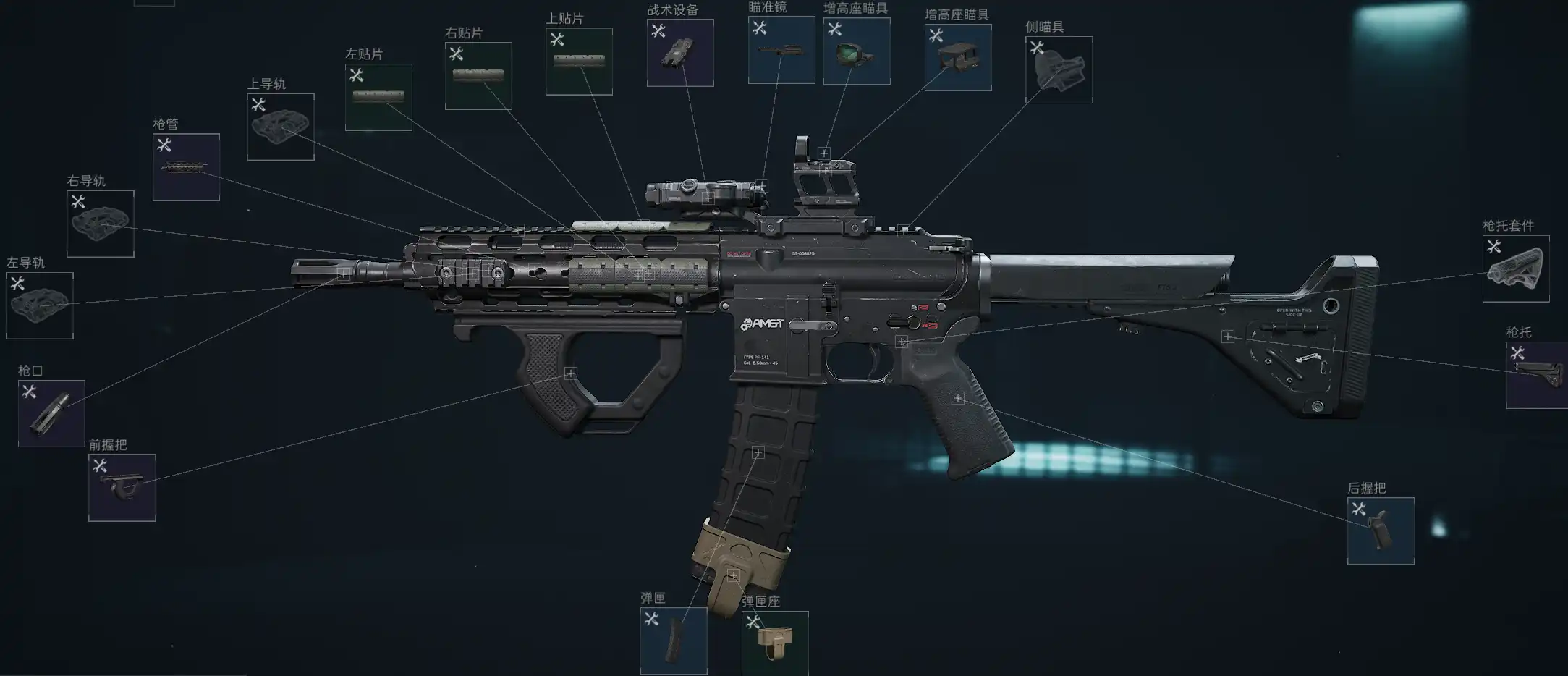Open the 上贴片 top panel slot
Screen dimensions: 1568x676
tap(579, 62)
